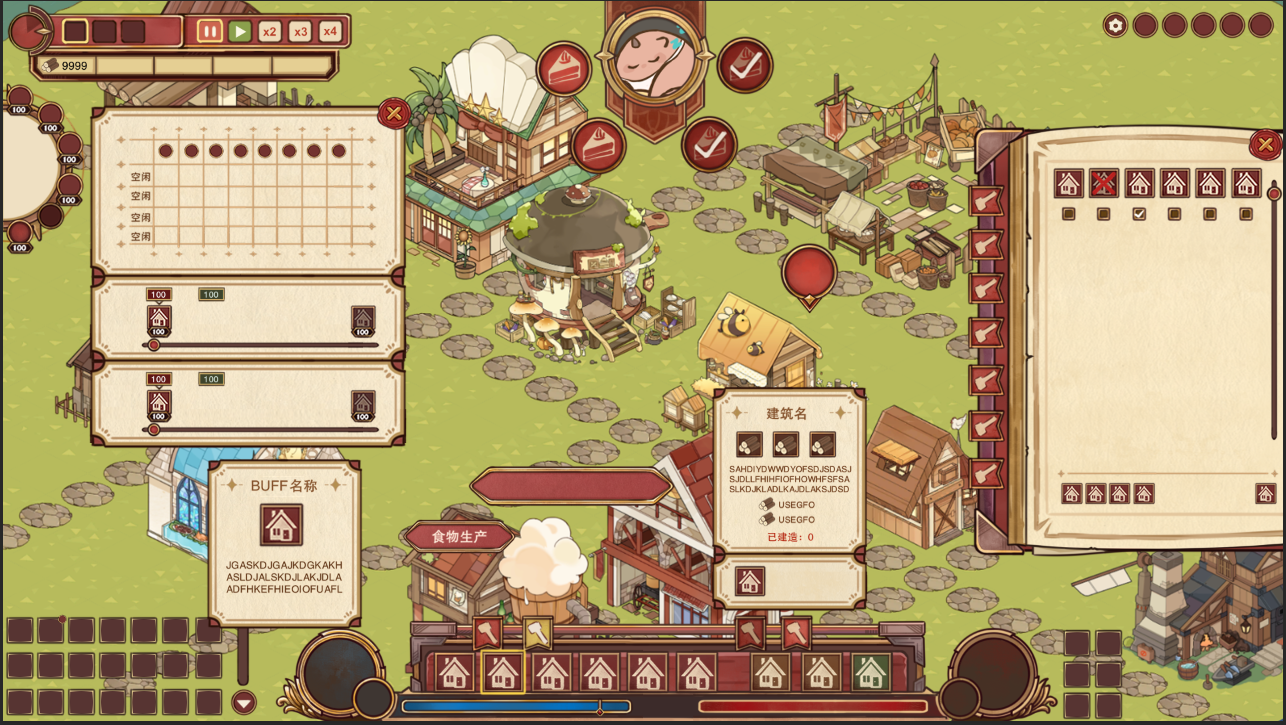This screenshot has width=1286, height=725.
Task: Choose the green house icon in the build bar
Action: 870,672
